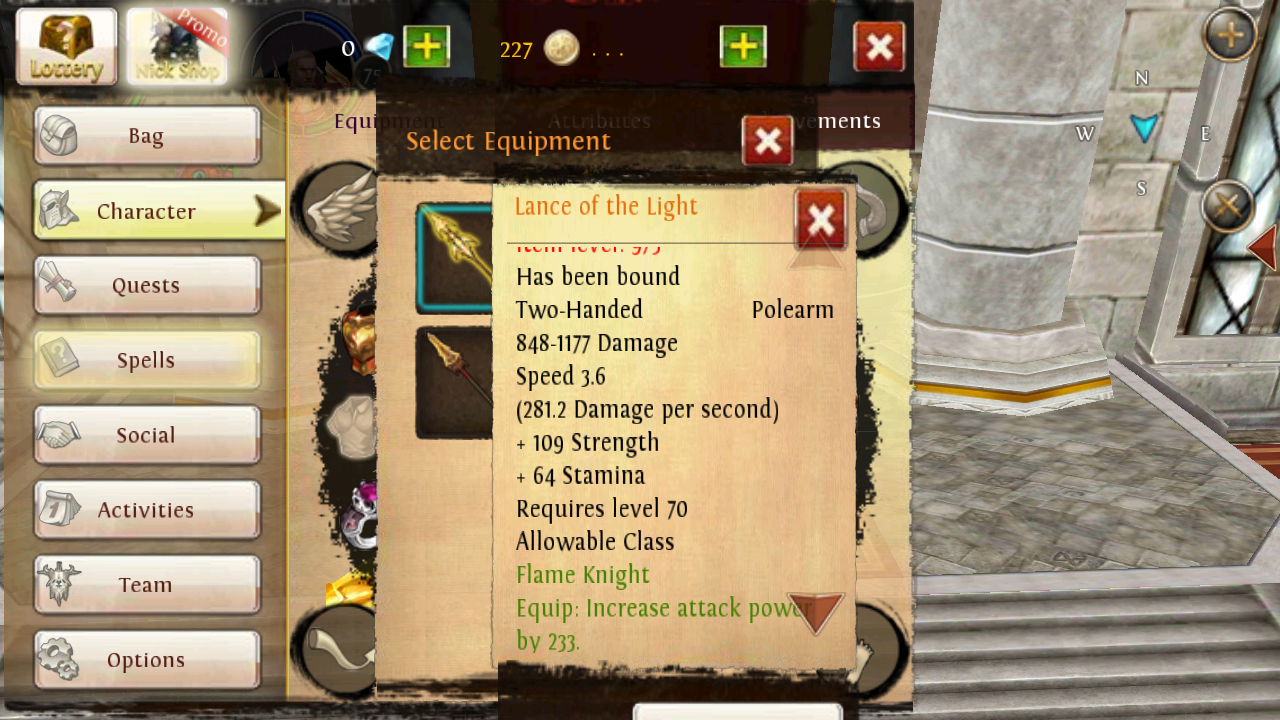Open the Options menu
This screenshot has height=720, width=1280.
[147, 660]
